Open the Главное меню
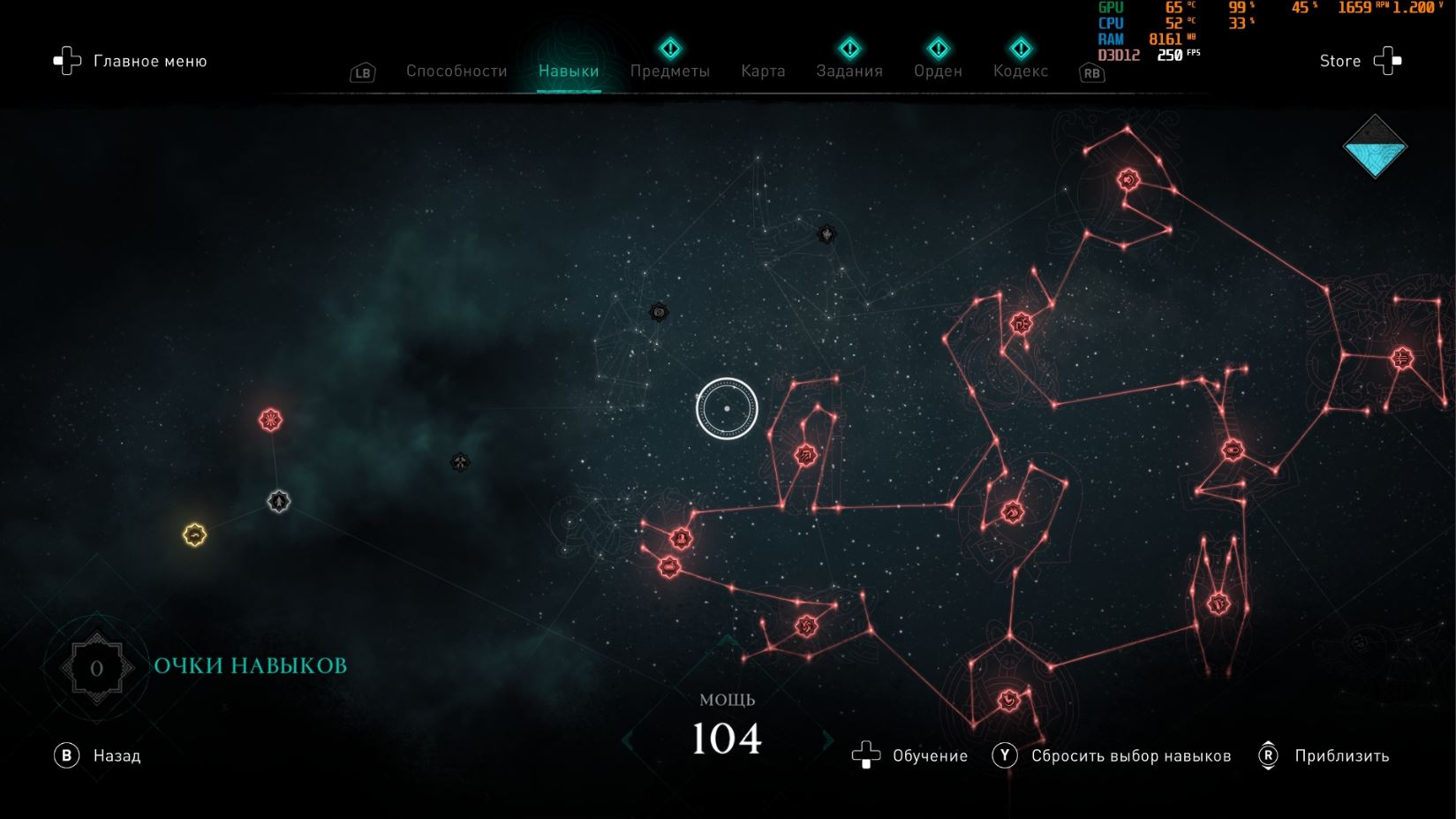 (x=131, y=61)
